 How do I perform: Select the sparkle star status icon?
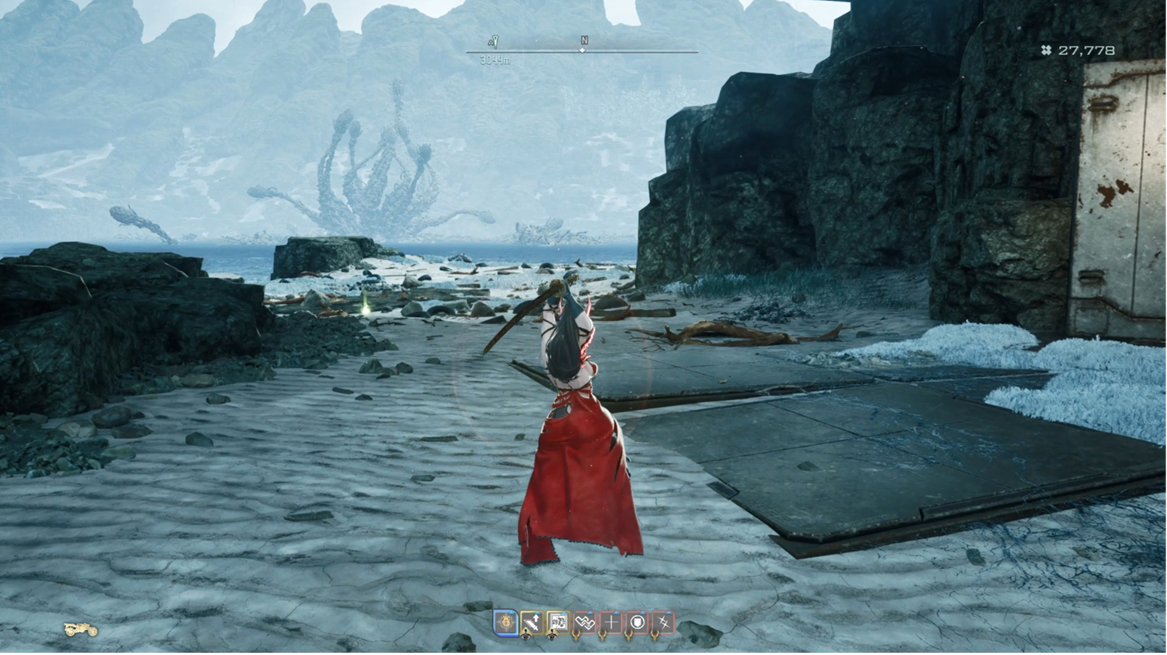pos(662,623)
